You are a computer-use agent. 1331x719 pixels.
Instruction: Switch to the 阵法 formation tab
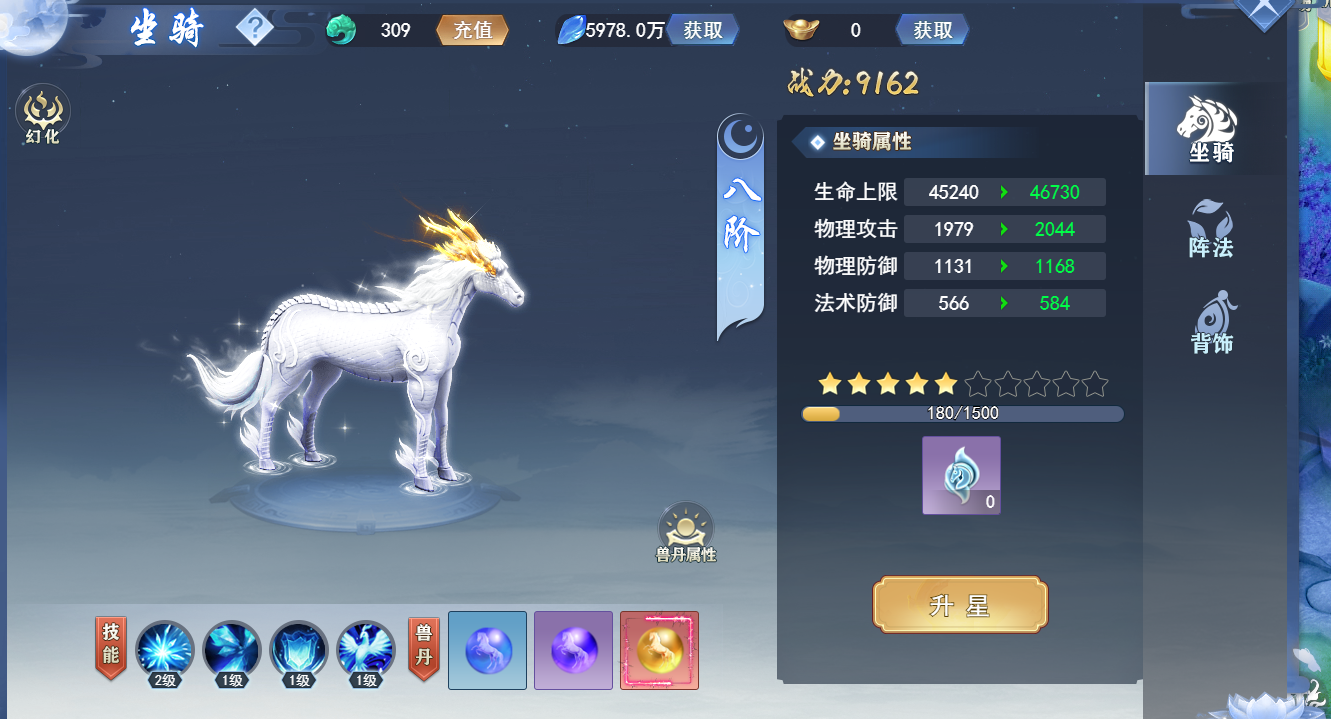1211,228
